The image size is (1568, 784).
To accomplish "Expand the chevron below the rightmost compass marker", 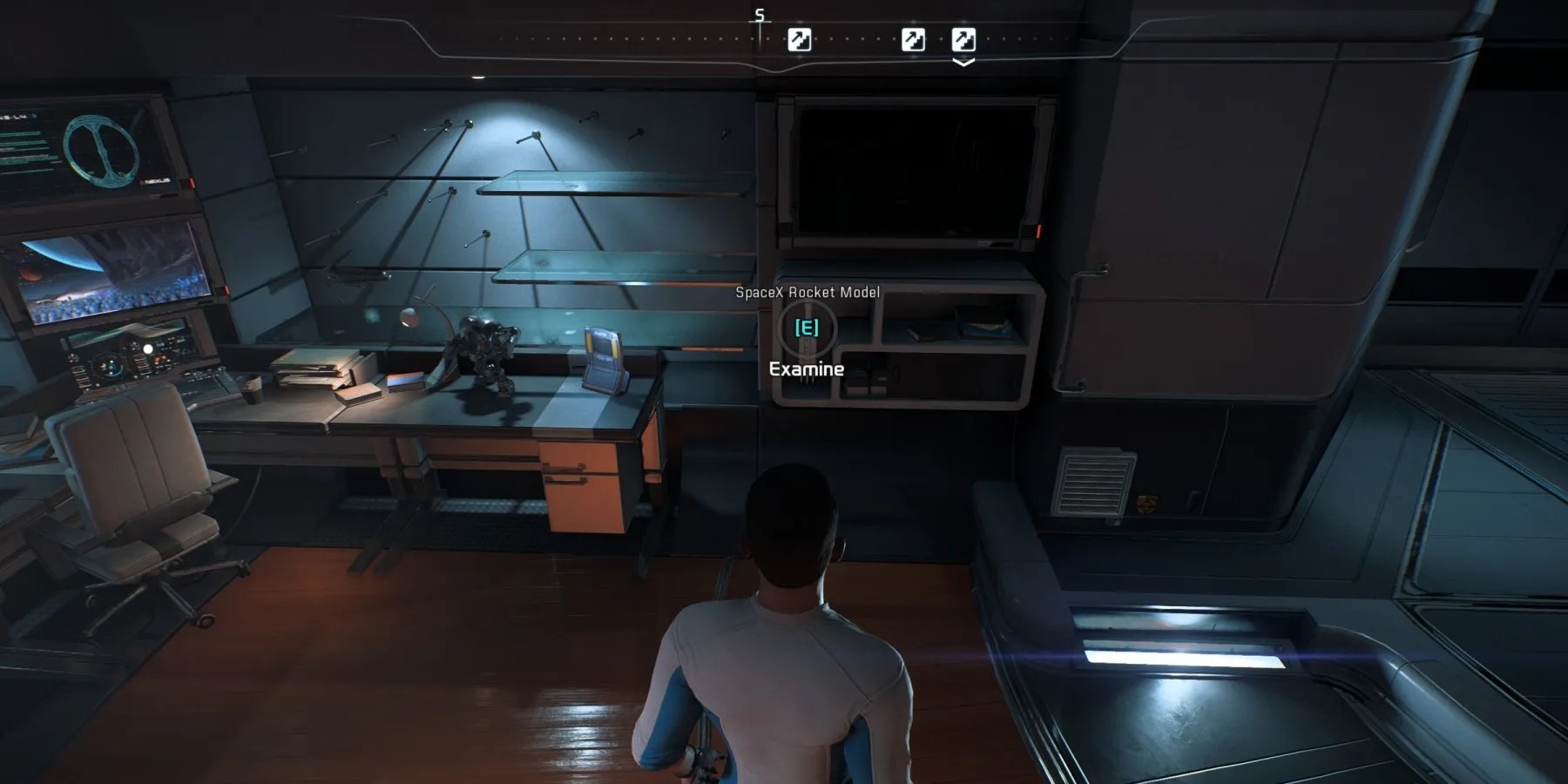I will pyautogui.click(x=964, y=63).
